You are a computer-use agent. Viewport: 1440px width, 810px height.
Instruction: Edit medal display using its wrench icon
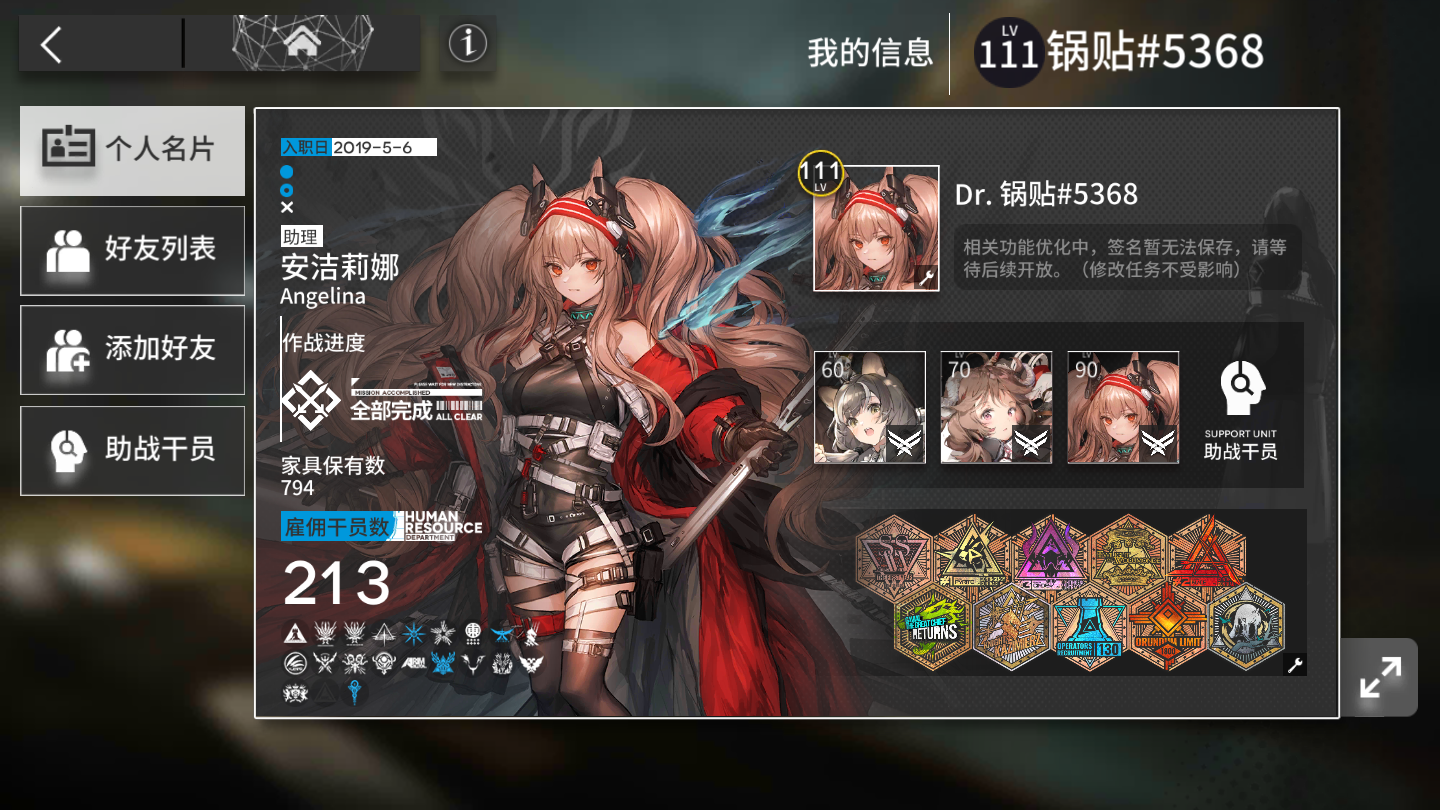1297,665
